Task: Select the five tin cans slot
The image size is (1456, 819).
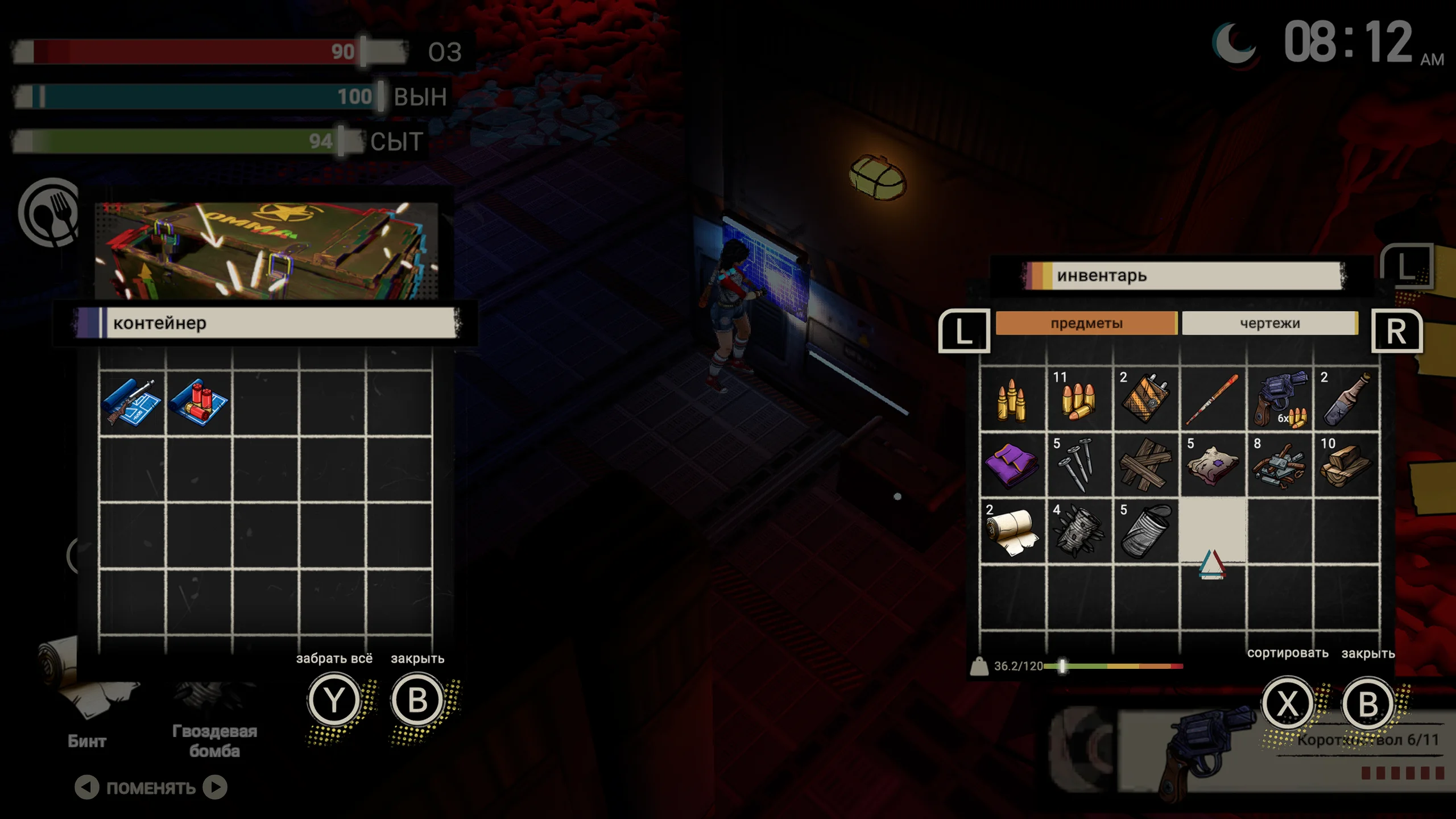Action: click(x=1145, y=531)
